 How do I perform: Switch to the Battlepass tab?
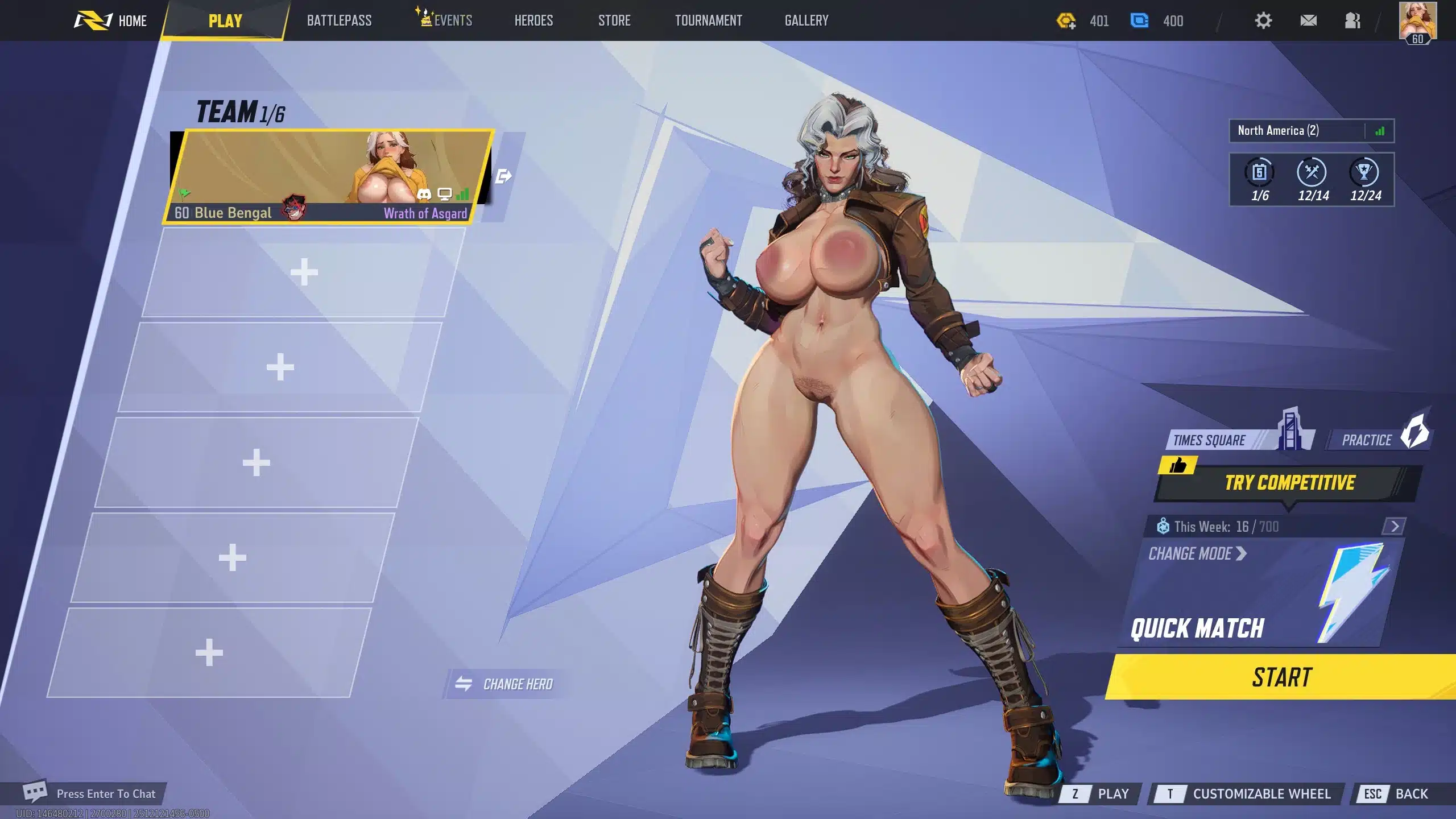[339, 21]
